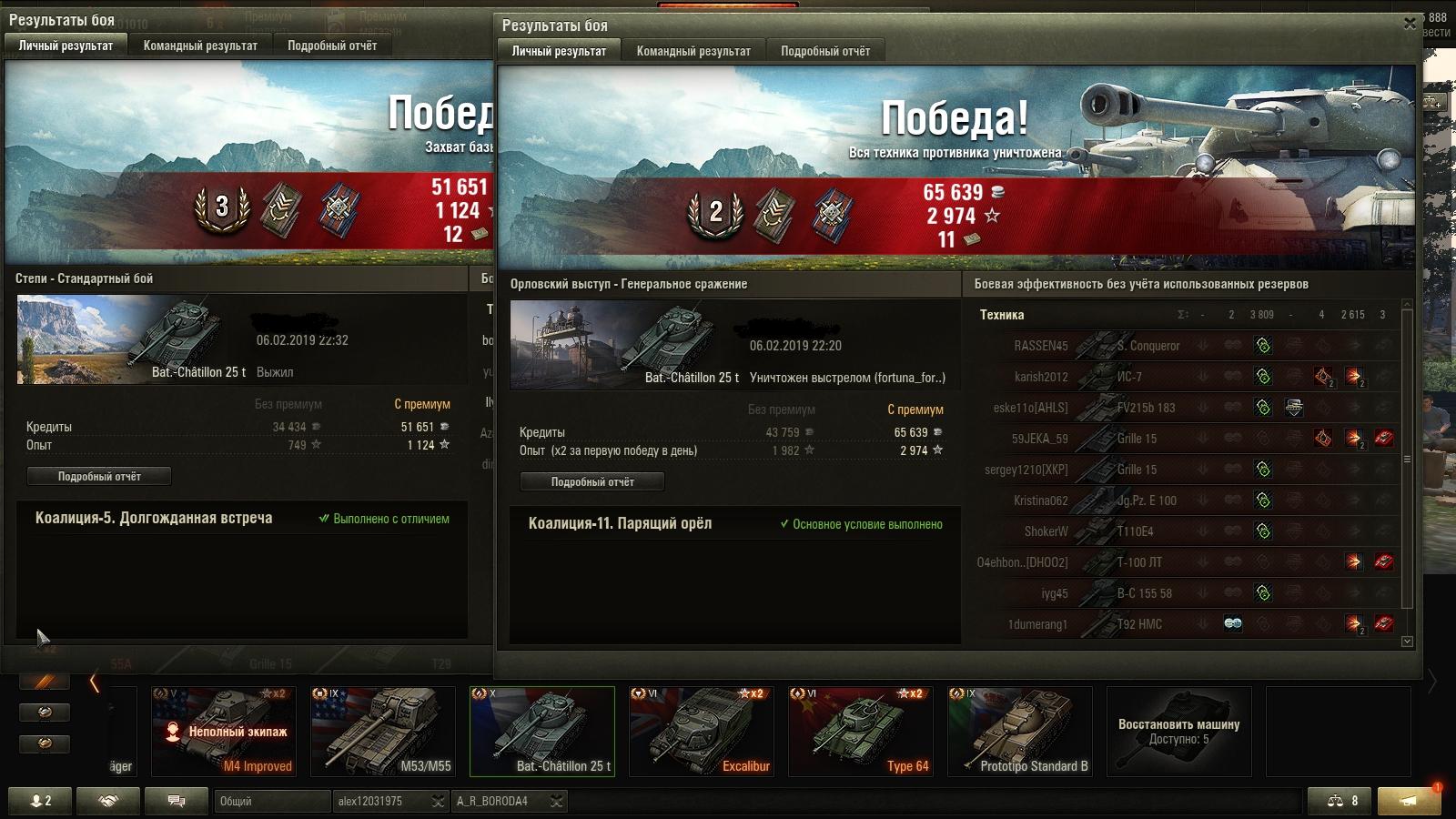Open the notification button with the red badge
Image resolution: width=1456 pixels, height=819 pixels.
click(x=1409, y=801)
